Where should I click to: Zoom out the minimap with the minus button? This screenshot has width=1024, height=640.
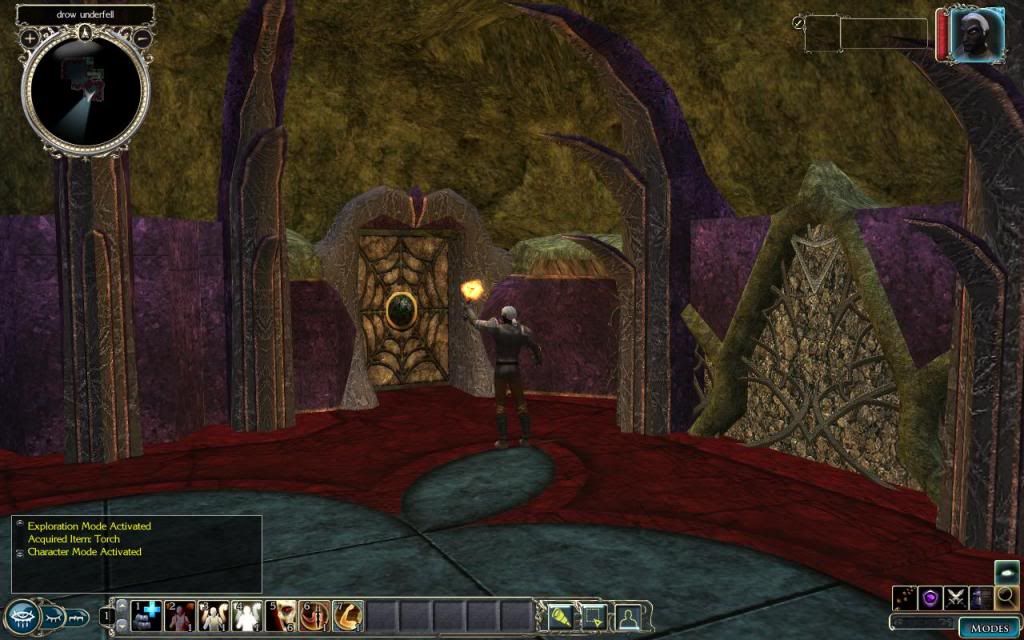click(x=142, y=38)
